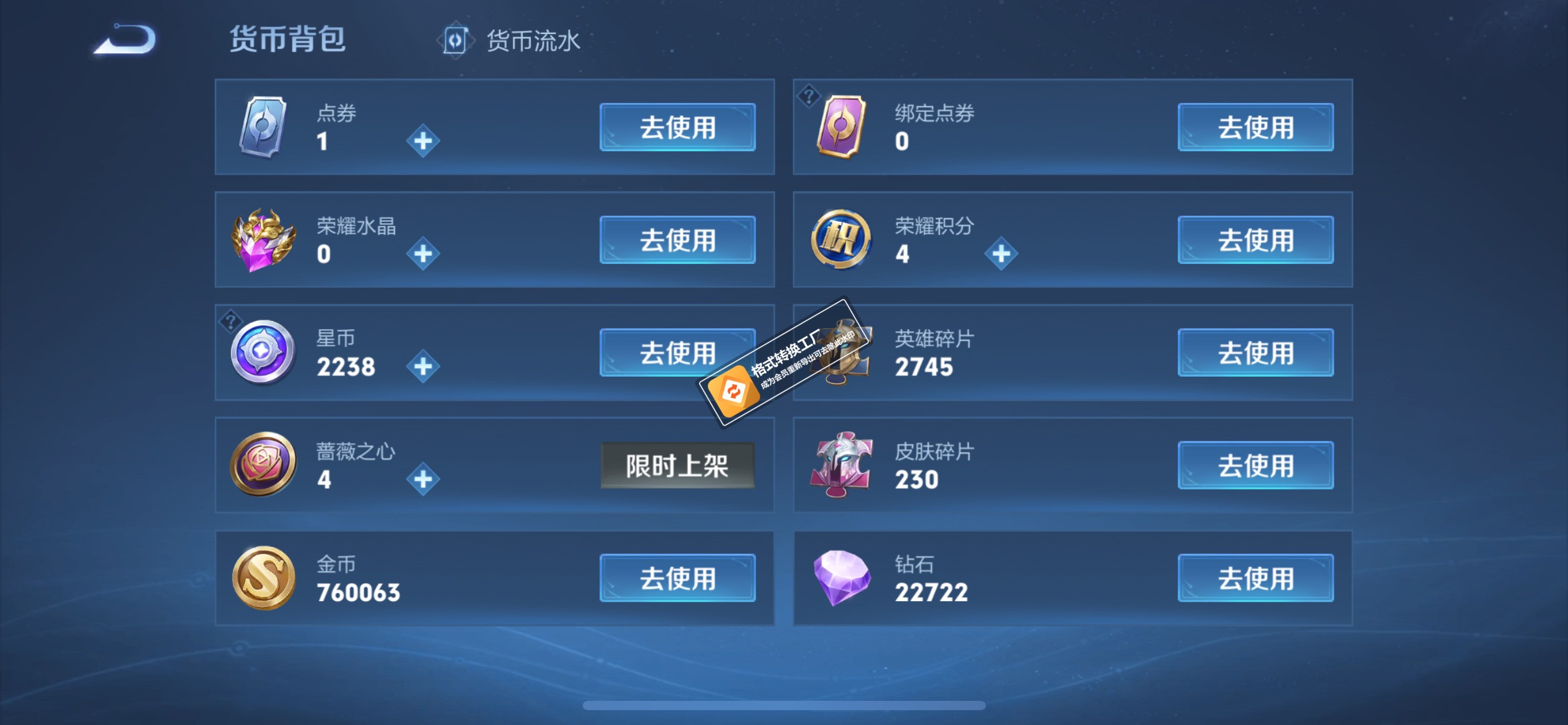Viewport: 1568px width, 725px height.
Task: Click the plus to add 点券
Action: coord(423,139)
